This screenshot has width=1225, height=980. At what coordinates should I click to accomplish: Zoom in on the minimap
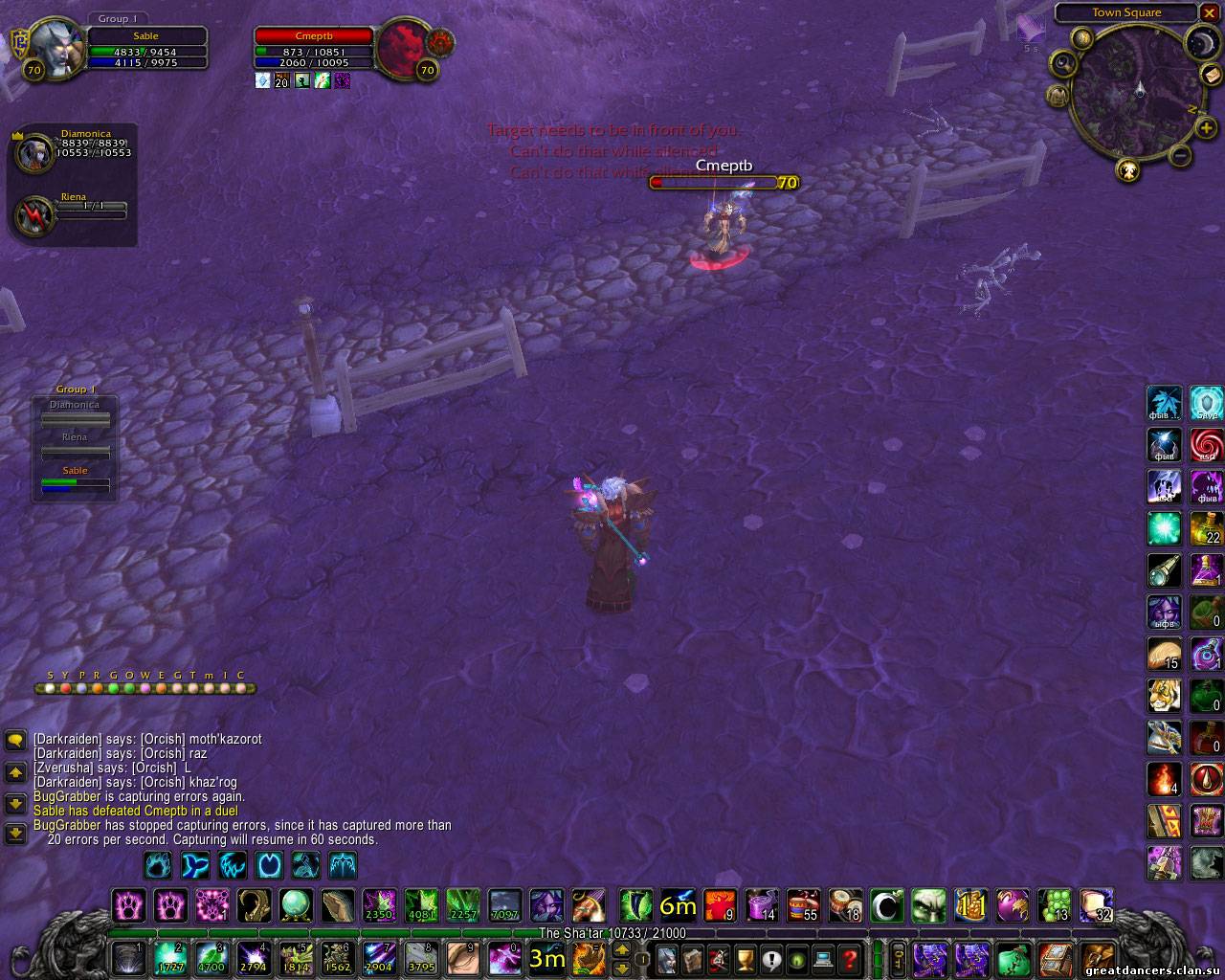pos(1206,129)
